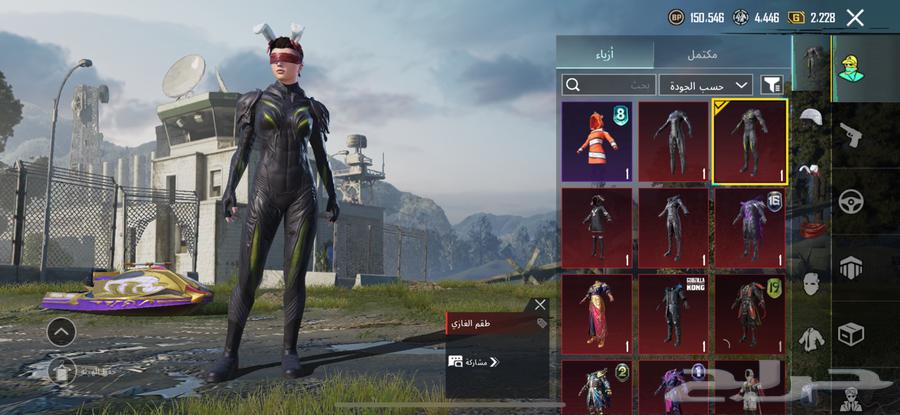Select the pink and gold dress outfit

(597, 314)
